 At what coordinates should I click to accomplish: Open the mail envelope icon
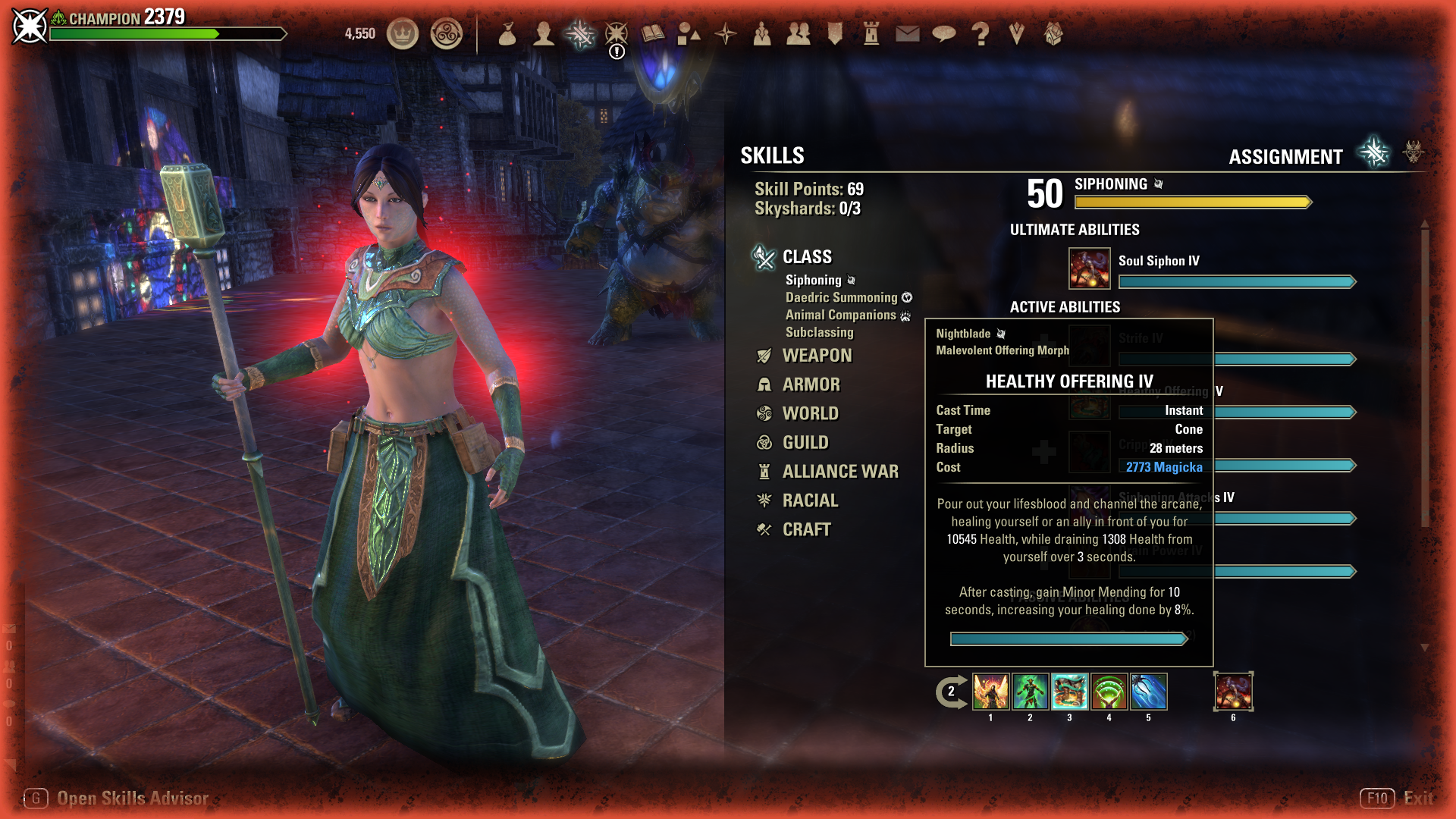pos(907,34)
